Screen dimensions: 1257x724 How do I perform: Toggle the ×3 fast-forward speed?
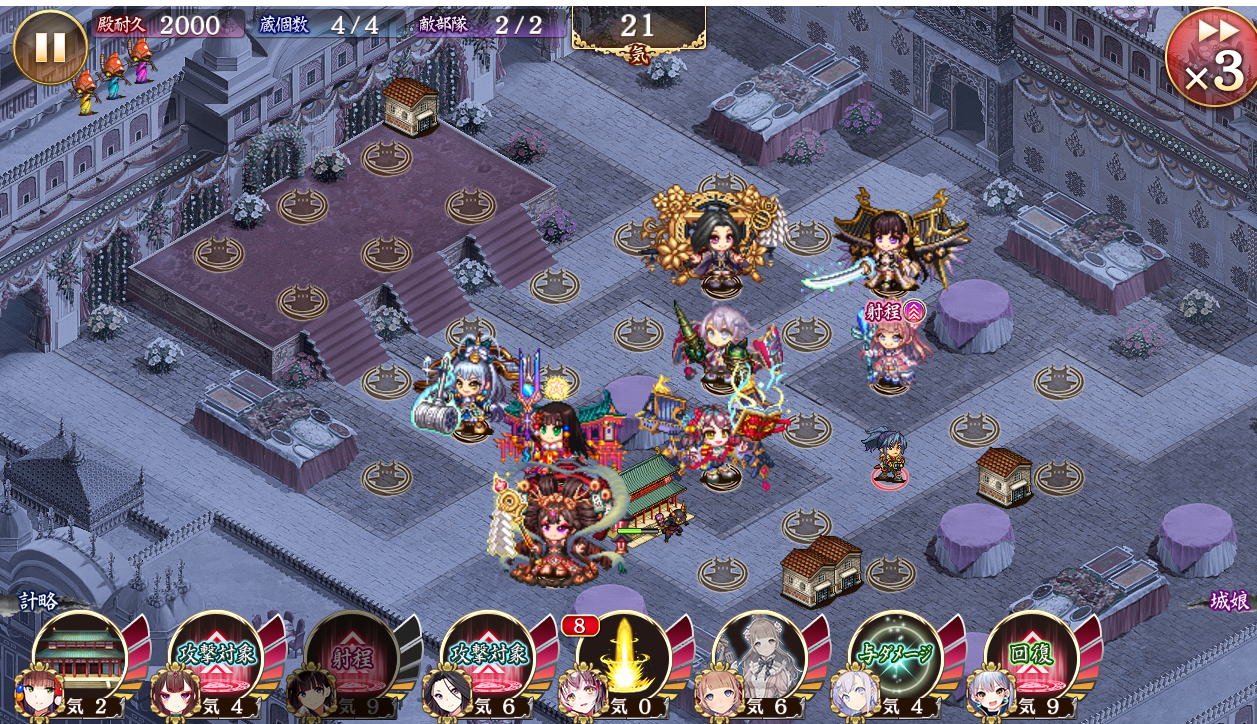pyautogui.click(x=1212, y=55)
